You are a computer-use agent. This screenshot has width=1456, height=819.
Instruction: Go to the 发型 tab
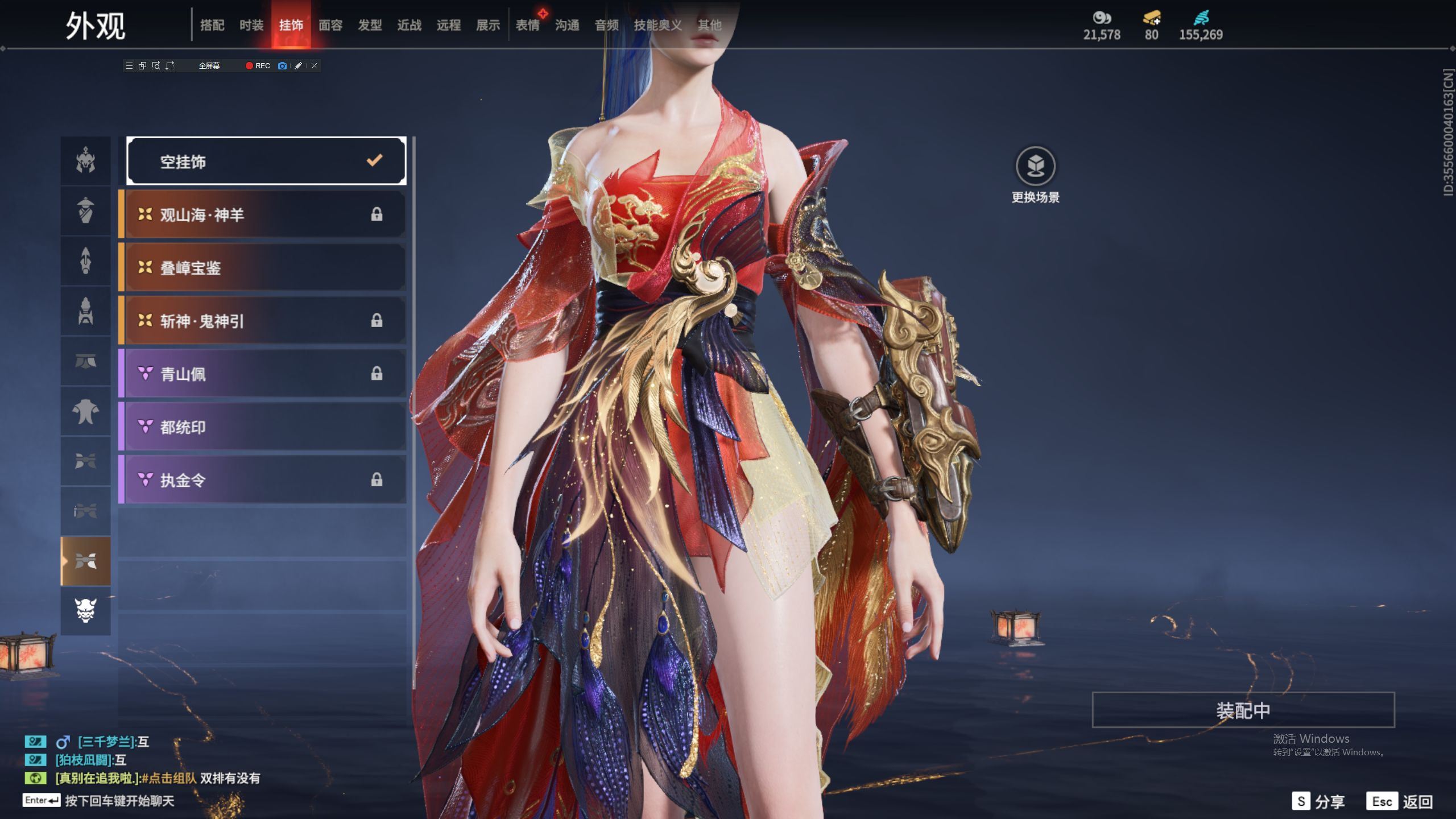tap(370, 25)
